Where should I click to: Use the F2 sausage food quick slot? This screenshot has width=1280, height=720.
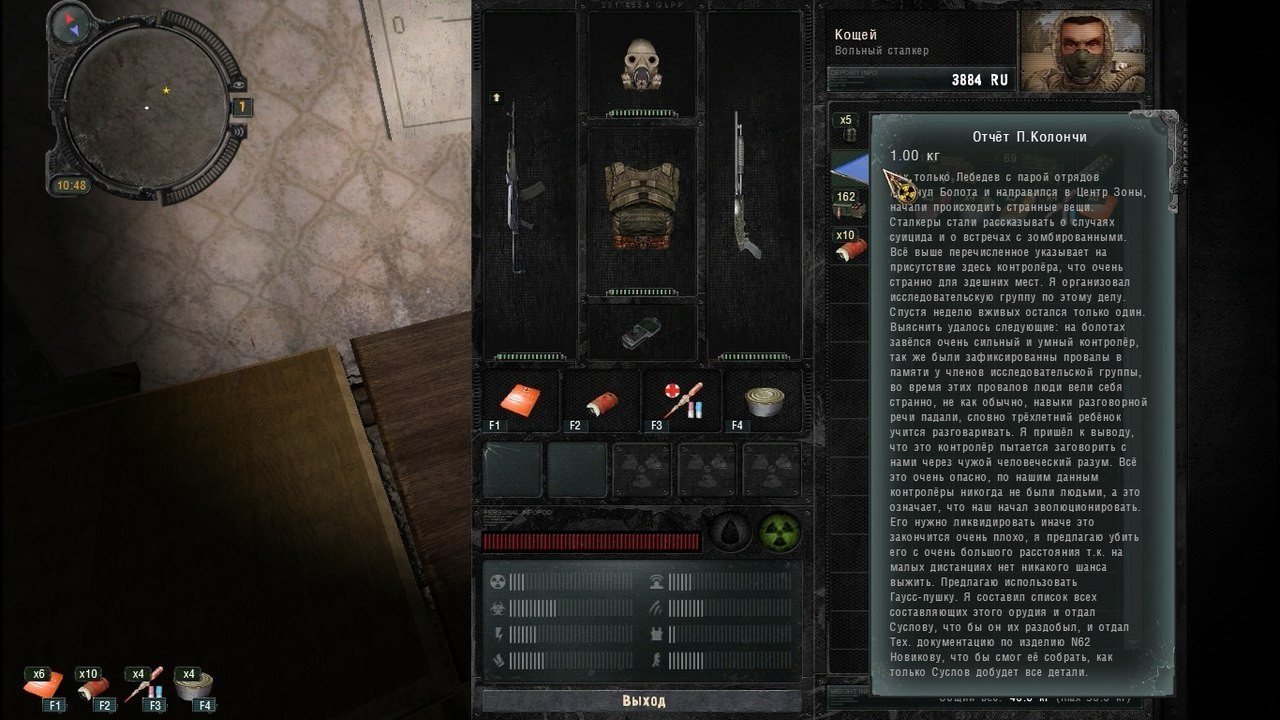601,401
